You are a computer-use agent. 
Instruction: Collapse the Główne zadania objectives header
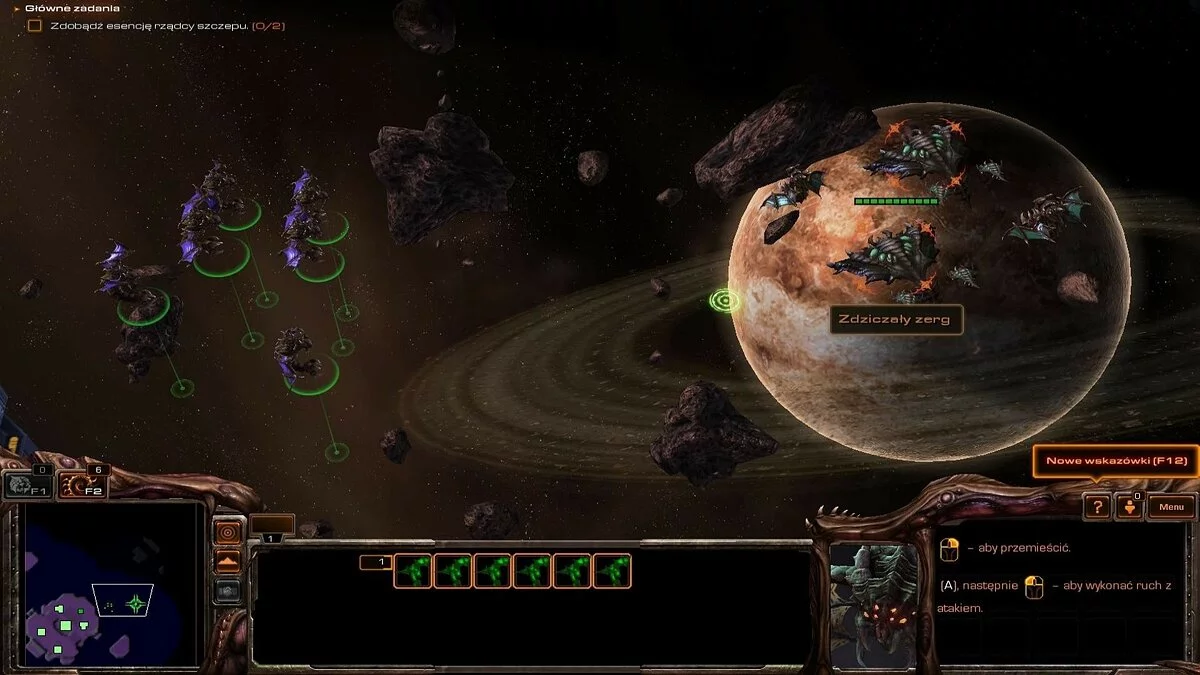[17, 9]
